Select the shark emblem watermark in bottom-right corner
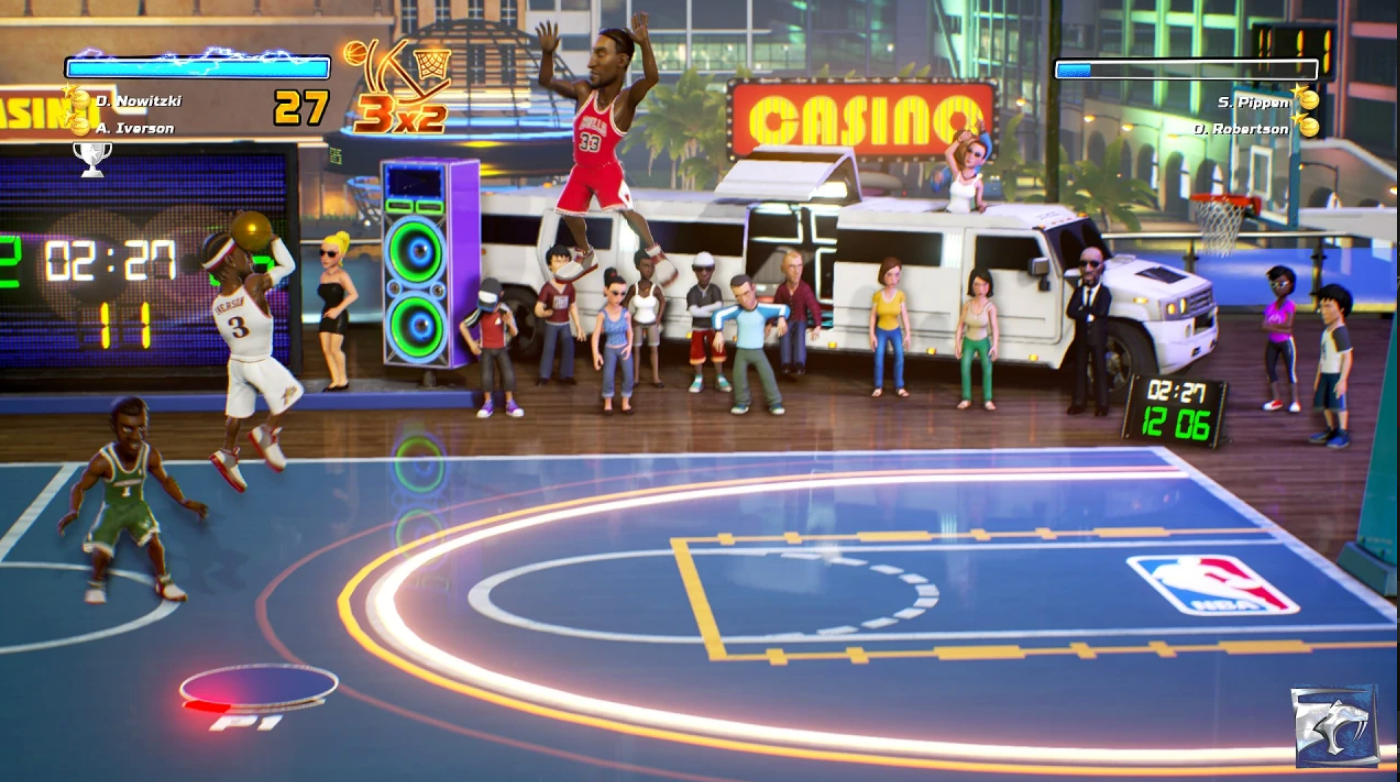 click(x=1334, y=724)
